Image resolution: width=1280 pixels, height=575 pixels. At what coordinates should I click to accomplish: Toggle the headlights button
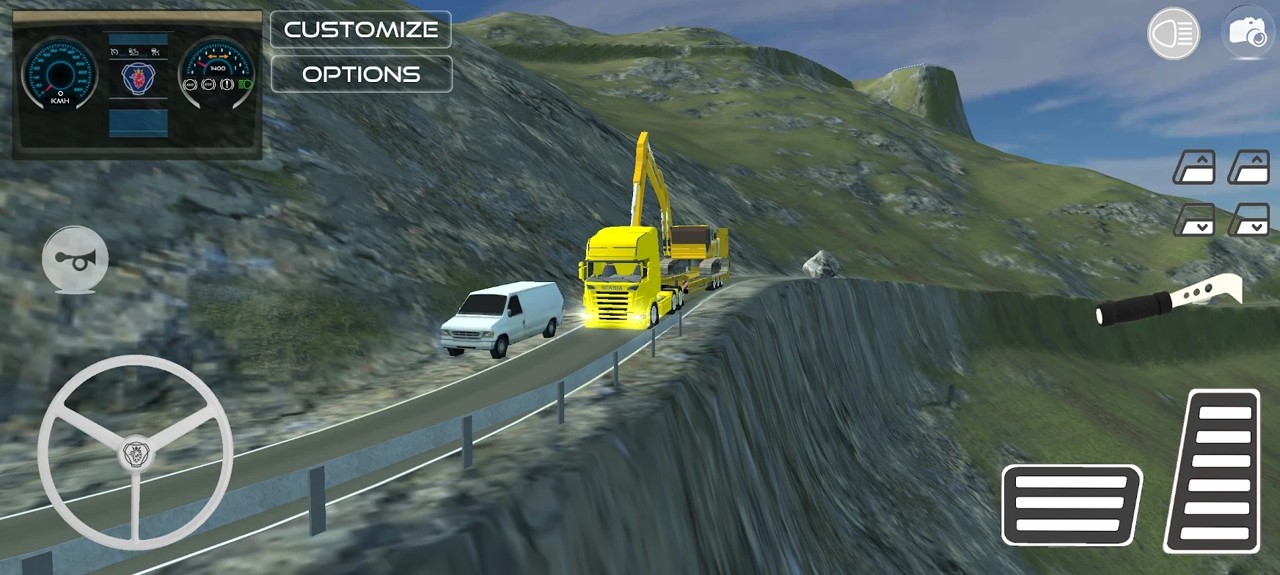1173,33
